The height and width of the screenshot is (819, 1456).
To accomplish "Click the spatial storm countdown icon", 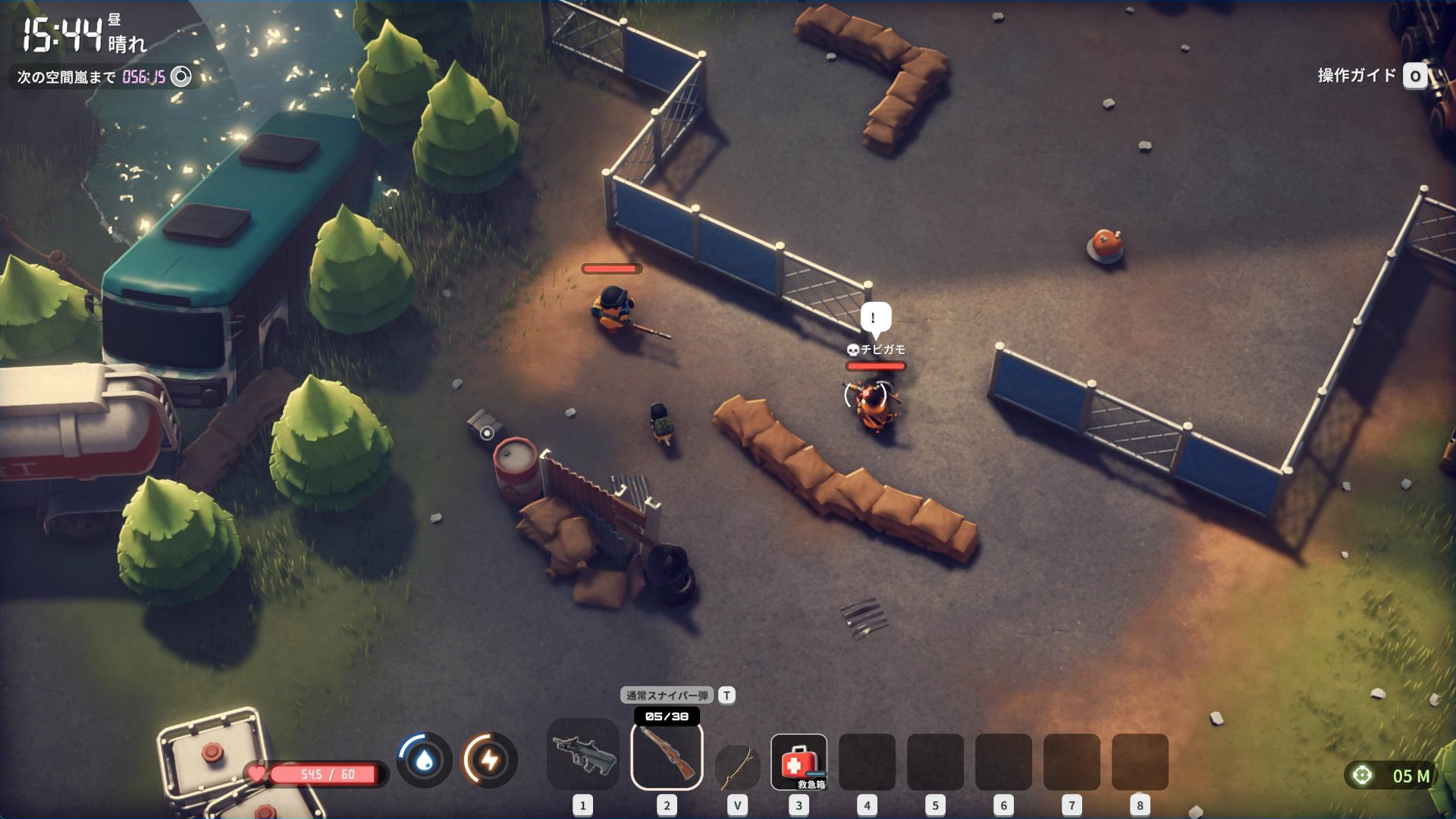I will point(181,77).
